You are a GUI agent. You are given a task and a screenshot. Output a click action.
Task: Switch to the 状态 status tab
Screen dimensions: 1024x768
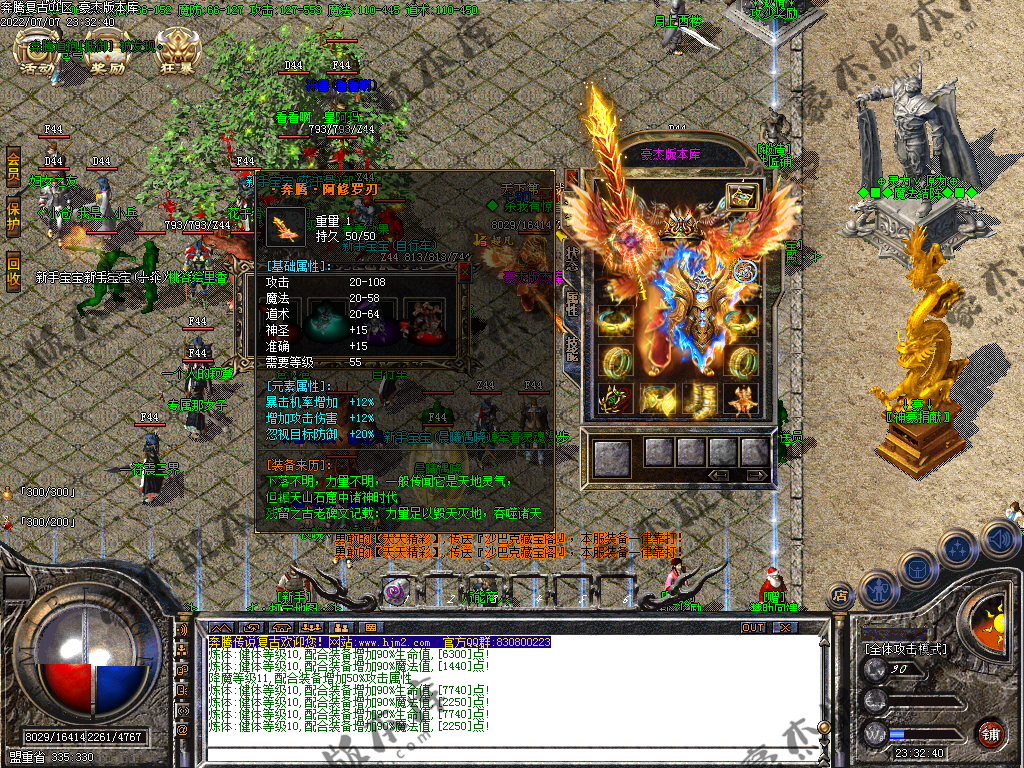pyautogui.click(x=572, y=258)
